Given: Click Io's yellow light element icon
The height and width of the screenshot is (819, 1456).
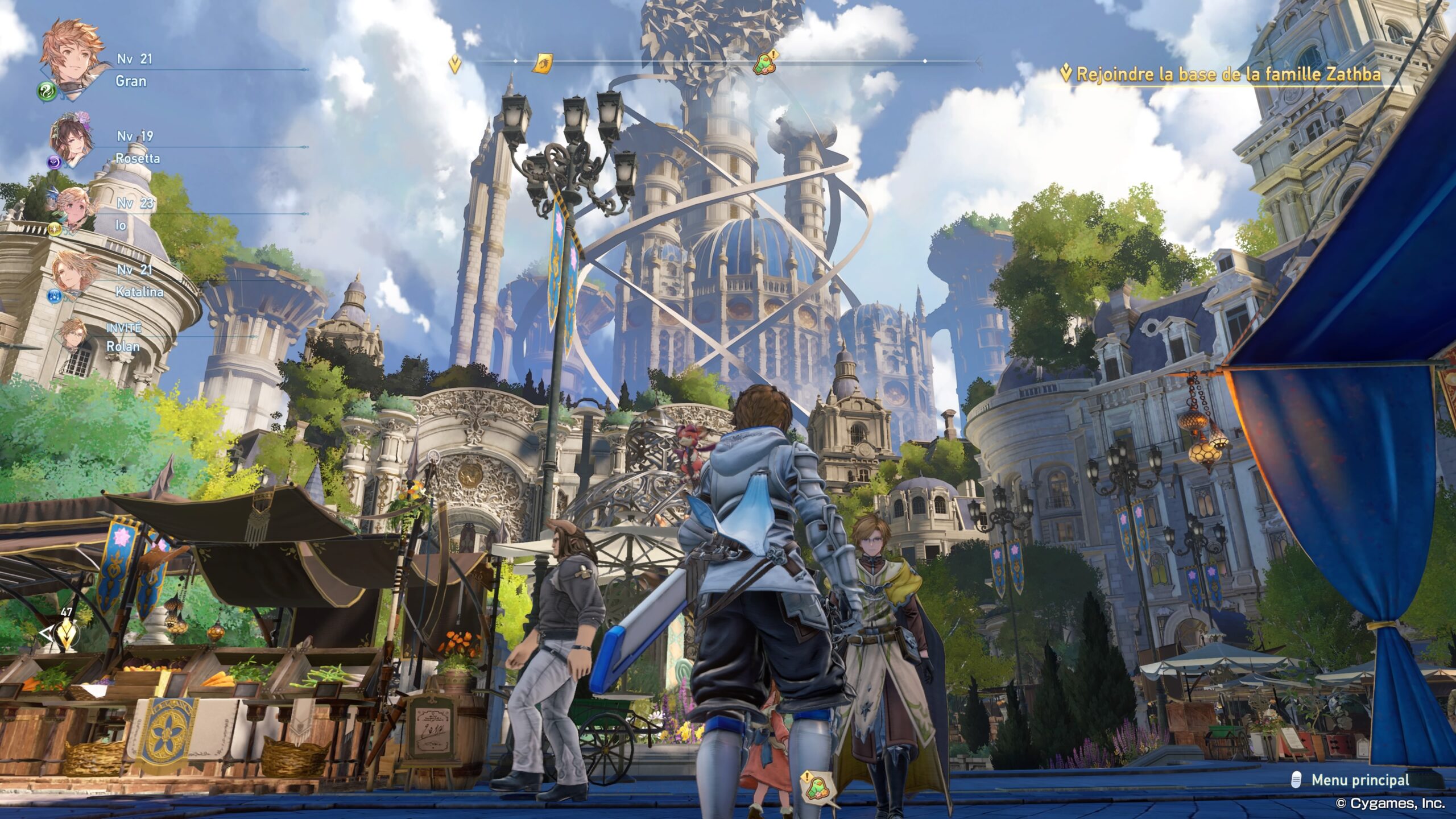Looking at the screenshot, I should pos(53,229).
